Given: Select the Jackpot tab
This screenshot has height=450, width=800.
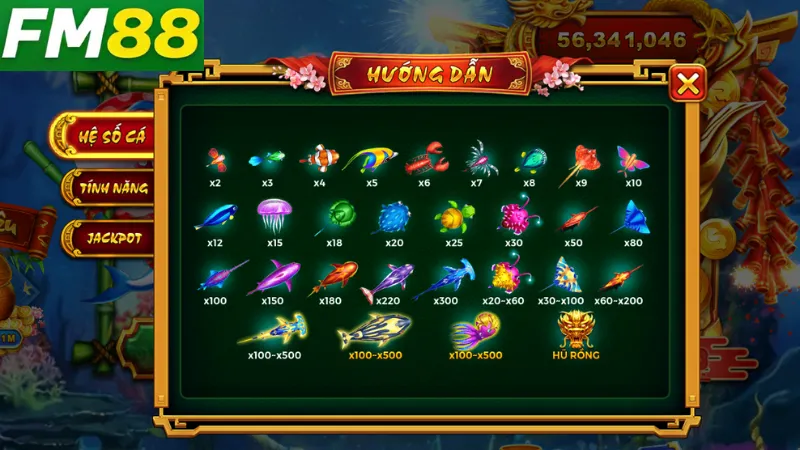Looking at the screenshot, I should click(x=113, y=239).
